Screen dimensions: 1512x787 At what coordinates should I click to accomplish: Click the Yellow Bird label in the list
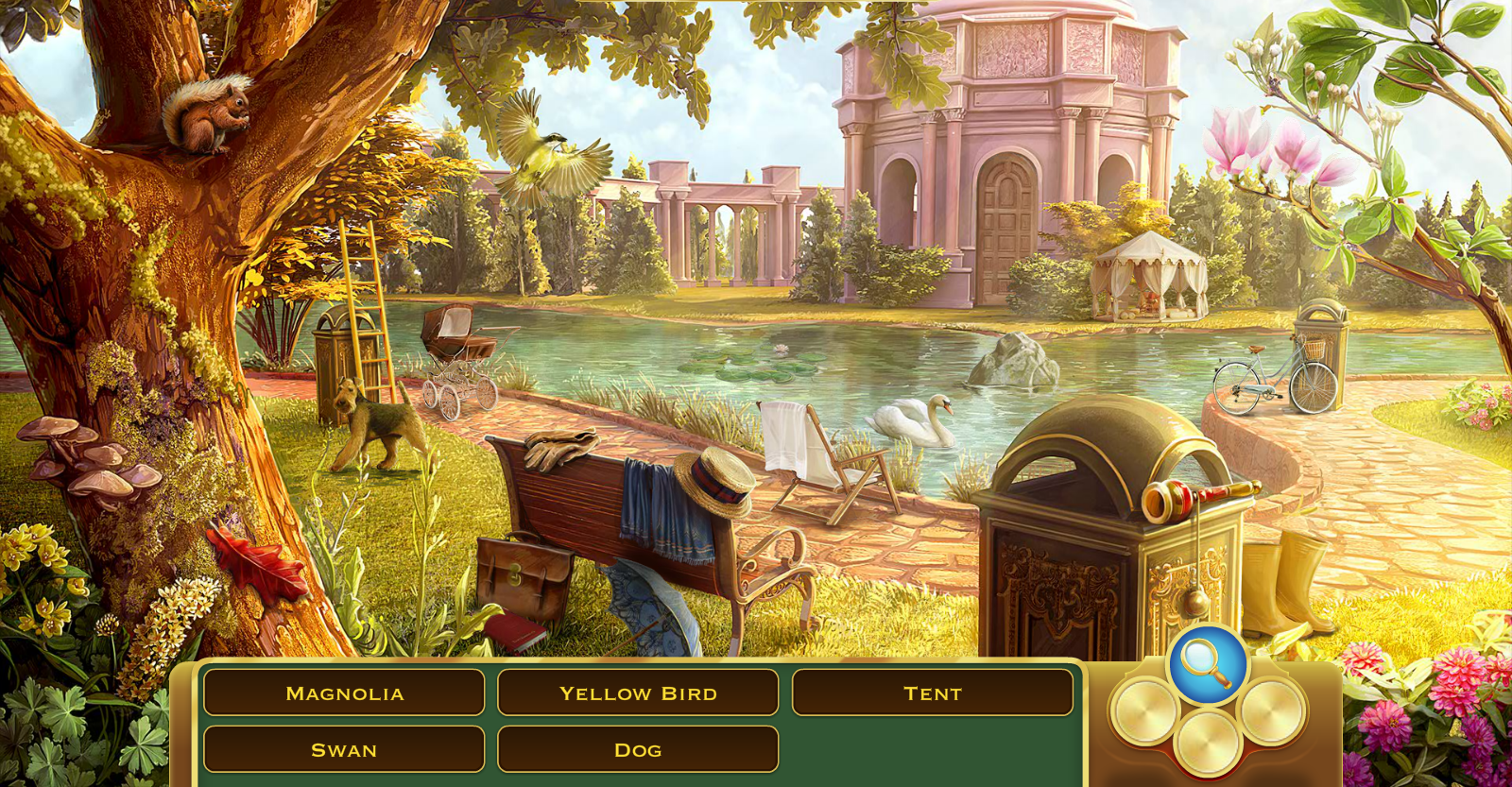pos(638,693)
